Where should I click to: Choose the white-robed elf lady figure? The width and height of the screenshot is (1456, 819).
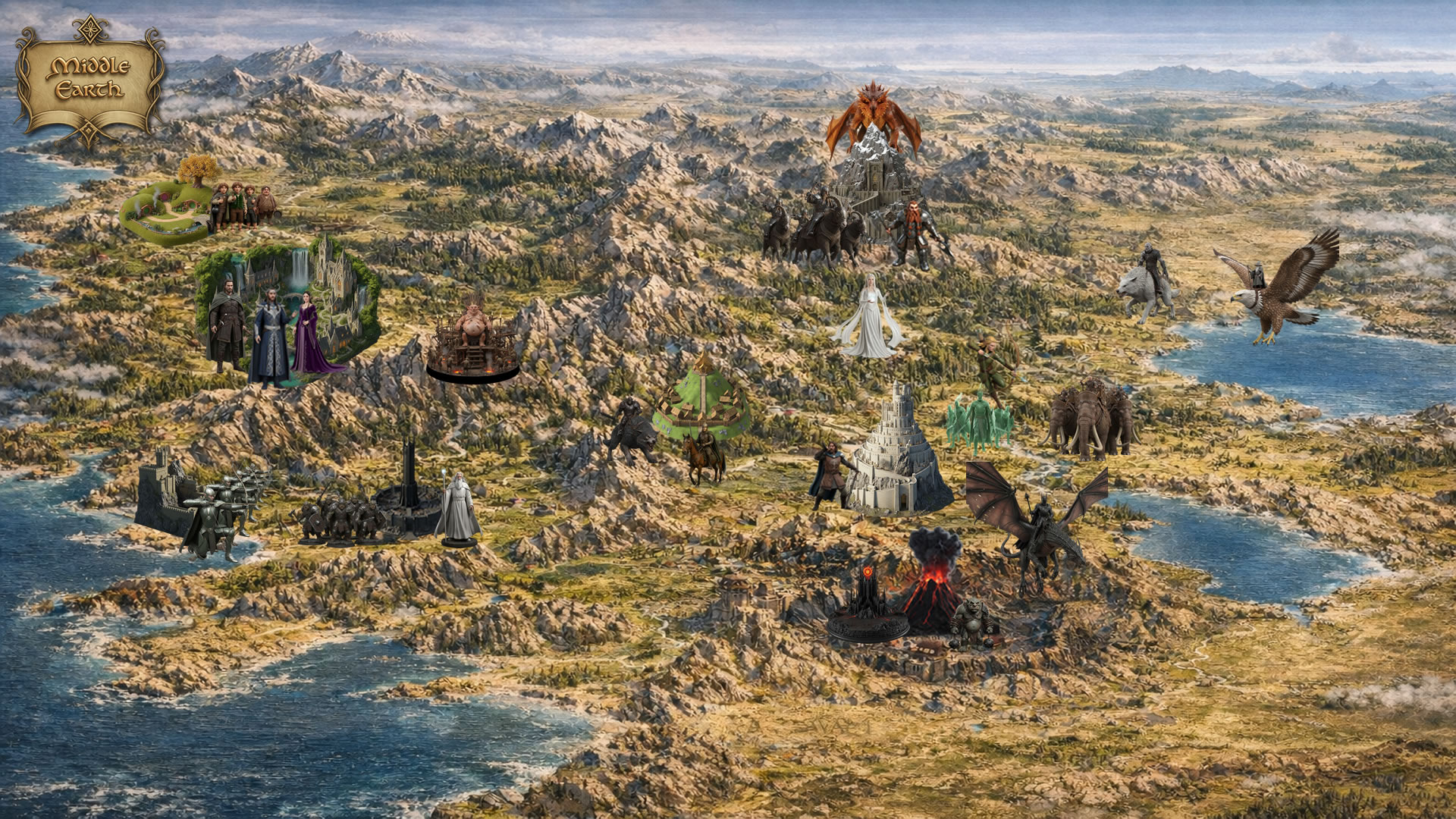pos(868,318)
